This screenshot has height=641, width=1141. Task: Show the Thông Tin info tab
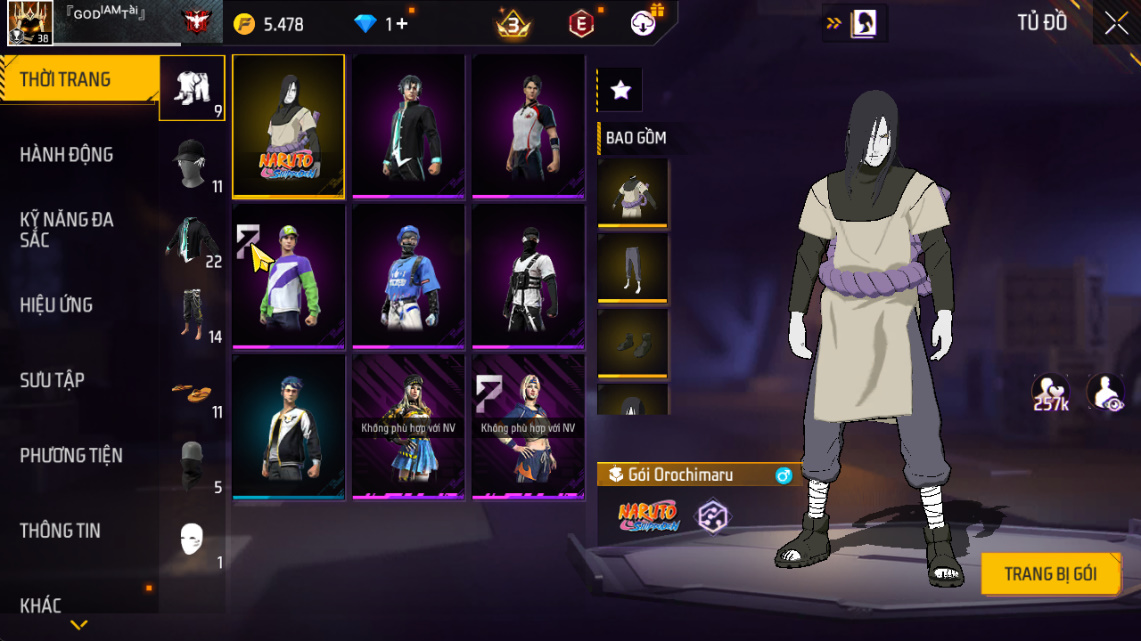pyautogui.click(x=60, y=530)
